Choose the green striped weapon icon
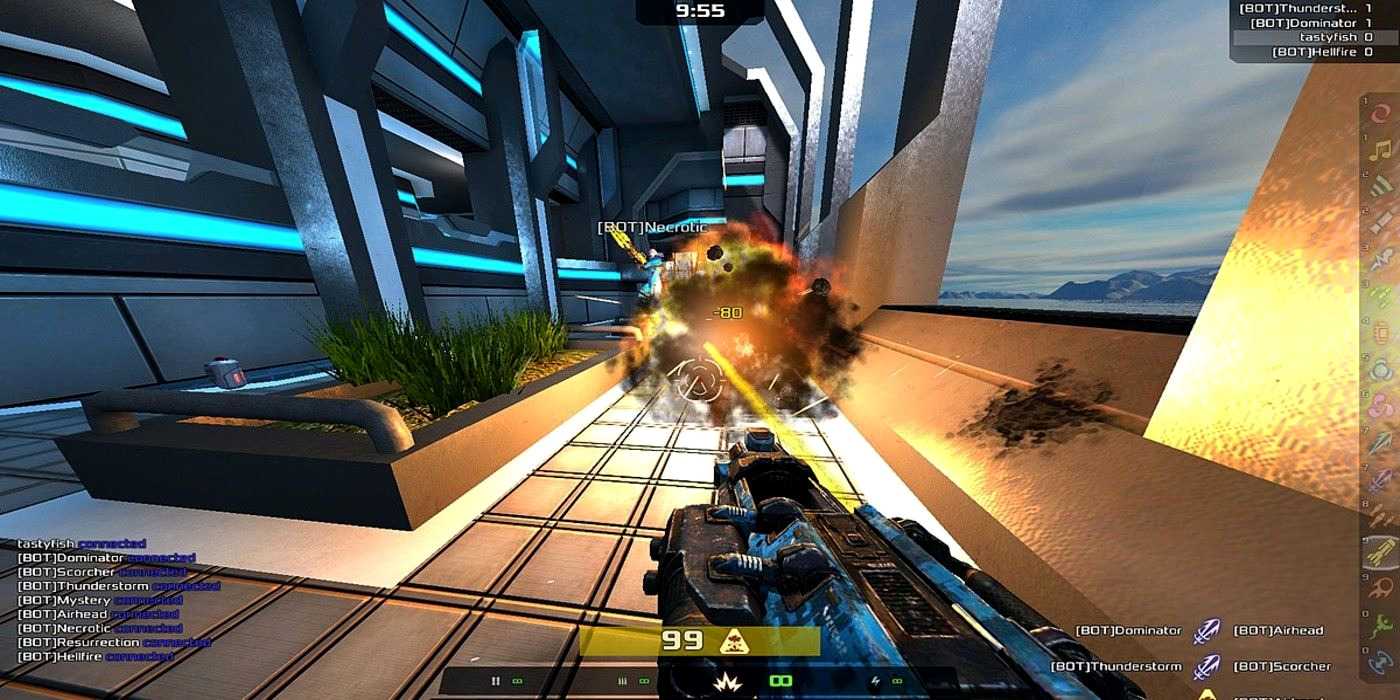Image resolution: width=1400 pixels, height=700 pixels. 1381,186
